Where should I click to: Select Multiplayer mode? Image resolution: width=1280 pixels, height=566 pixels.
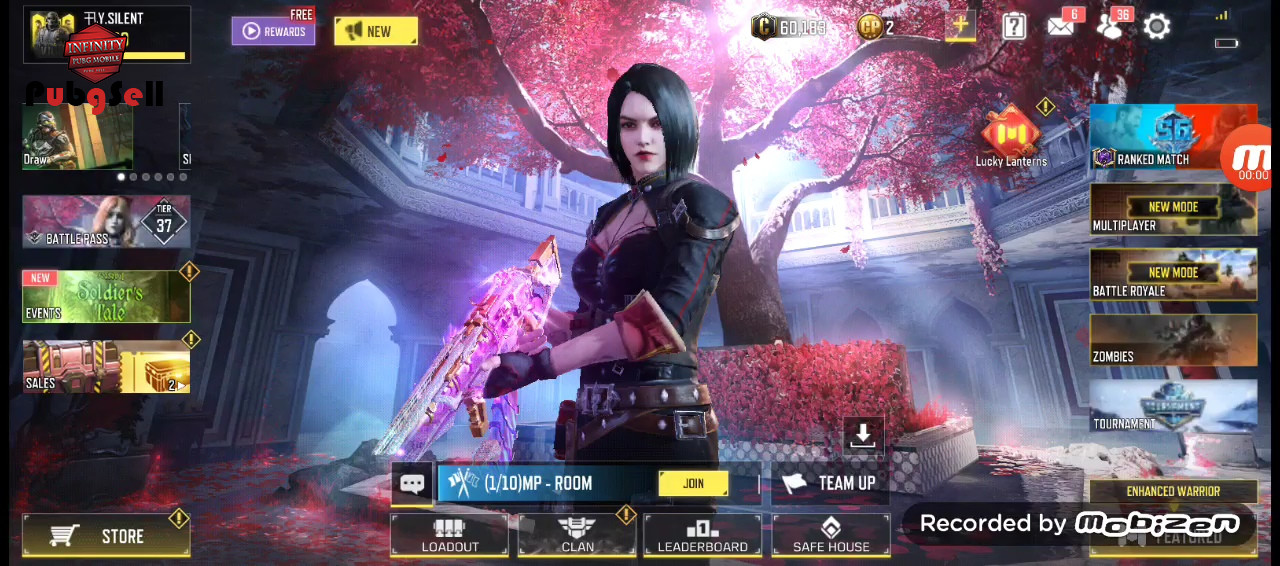point(1173,210)
